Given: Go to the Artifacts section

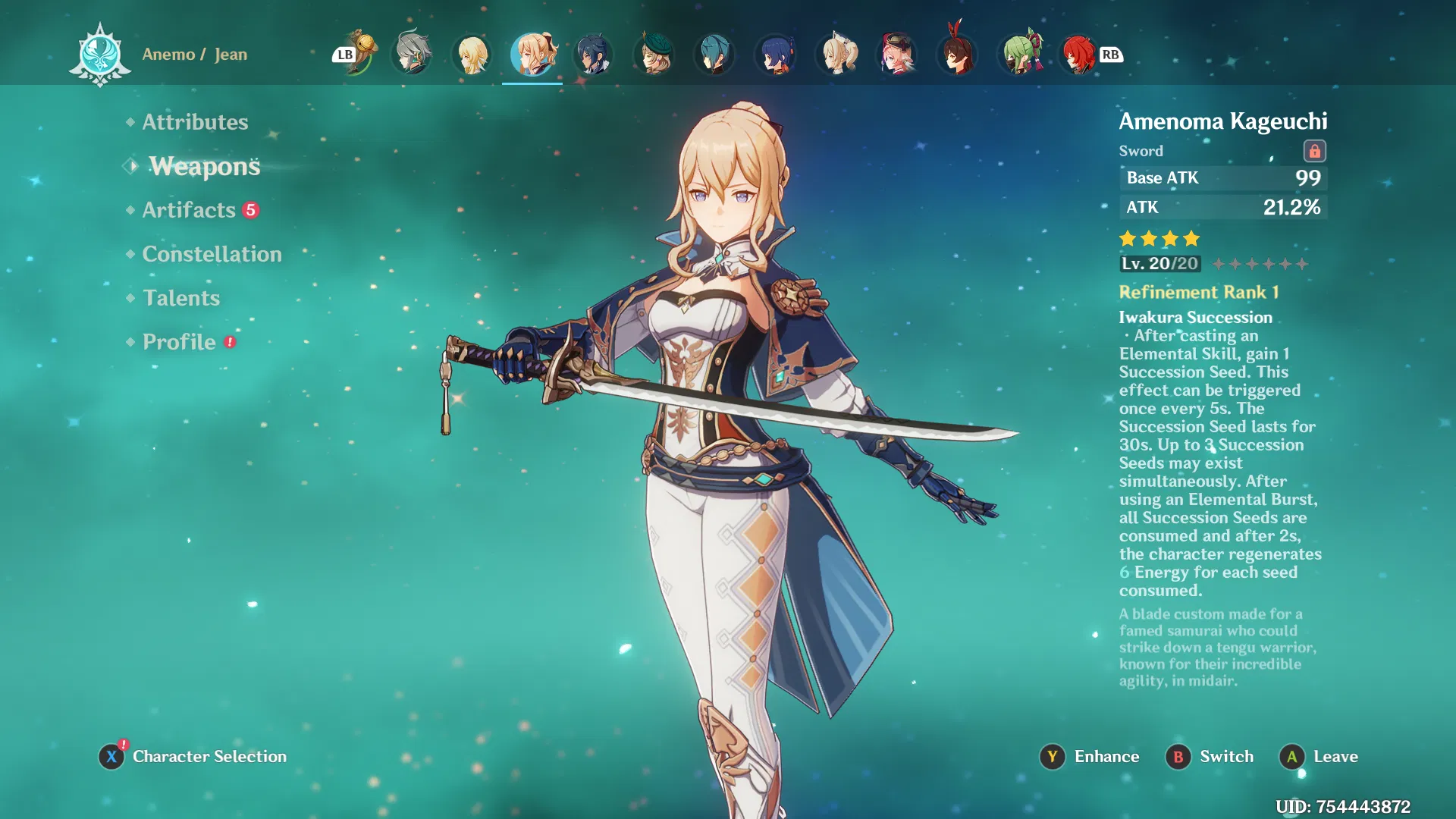Looking at the screenshot, I should [x=189, y=210].
